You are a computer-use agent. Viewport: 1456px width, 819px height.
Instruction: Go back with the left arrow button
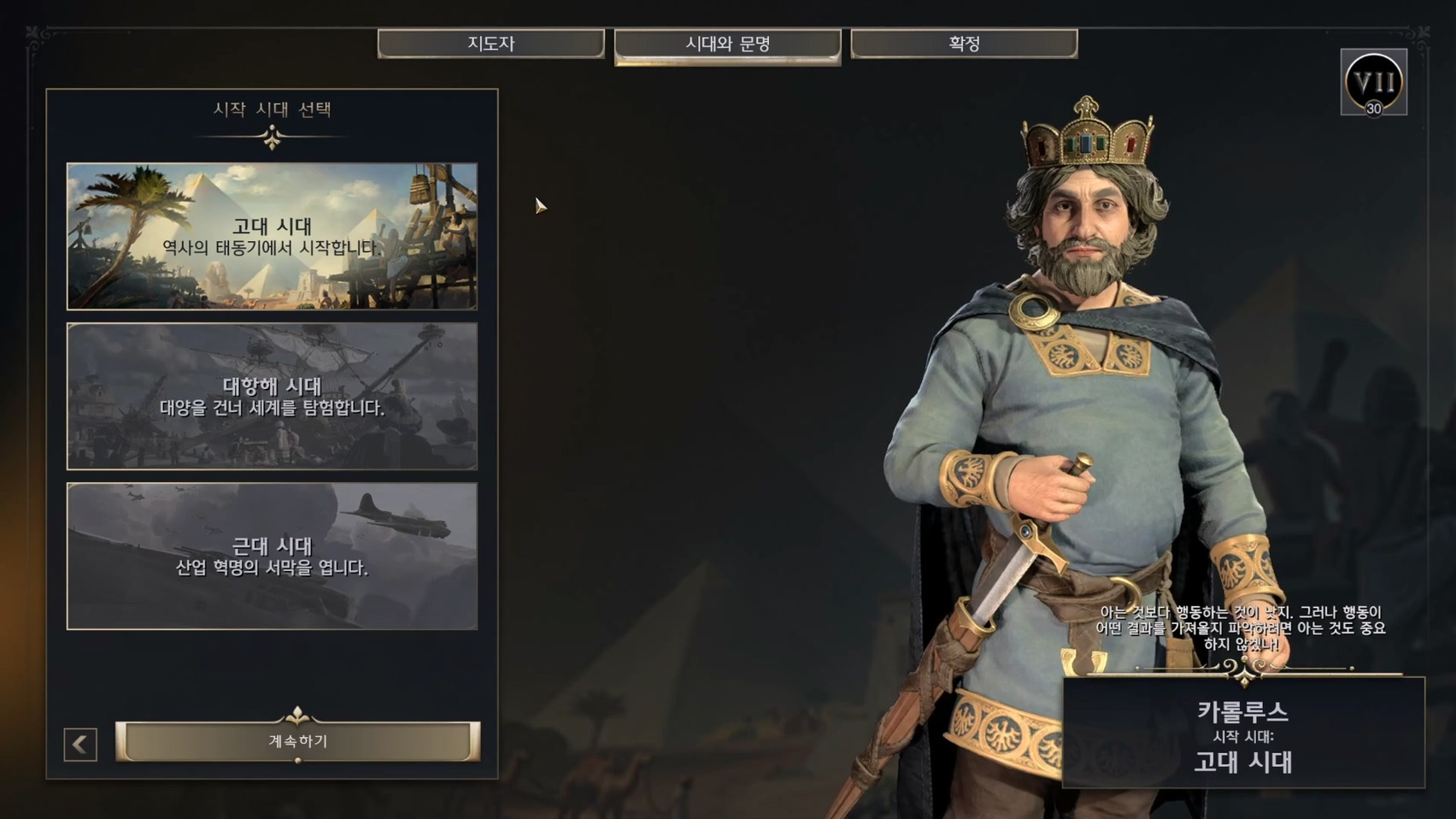[80, 745]
